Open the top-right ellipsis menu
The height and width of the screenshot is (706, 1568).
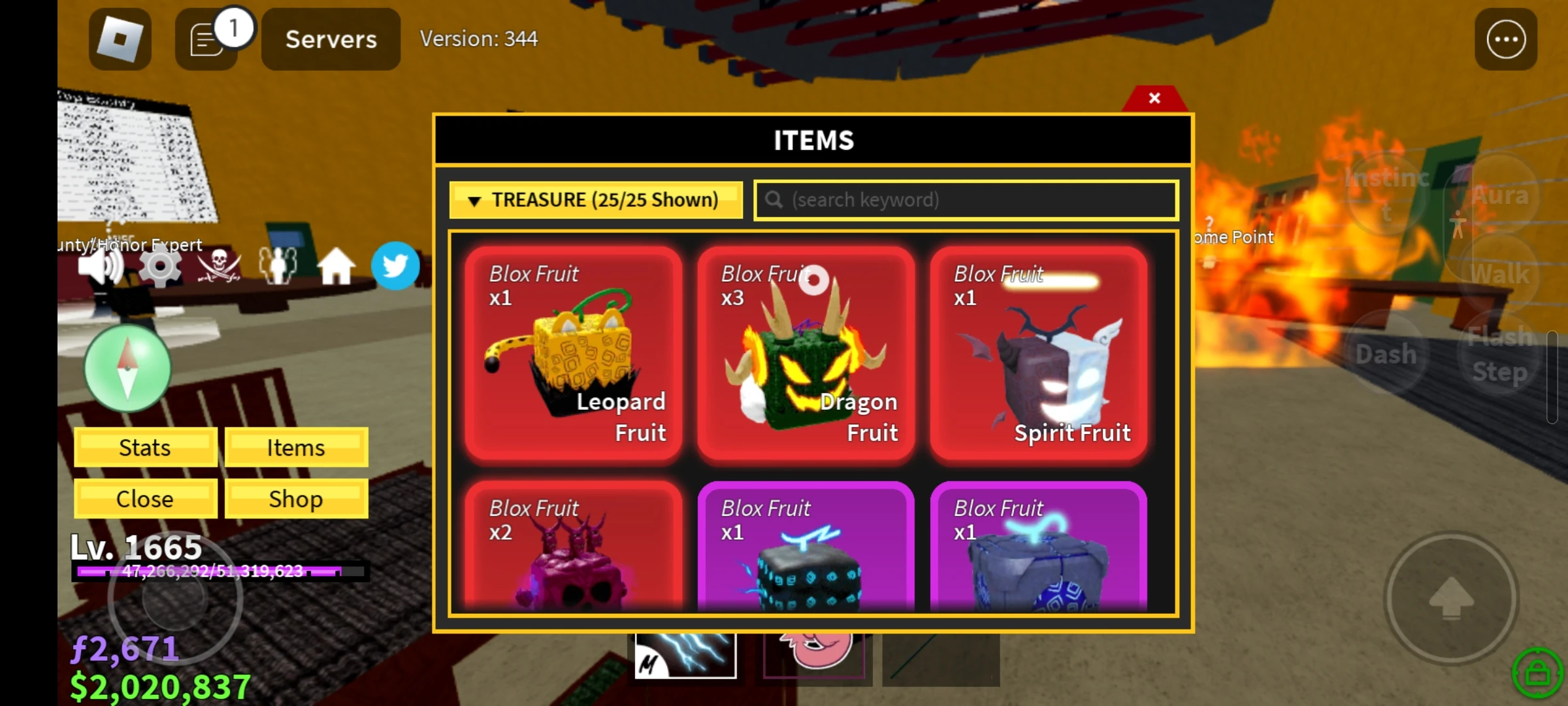pyautogui.click(x=1505, y=39)
